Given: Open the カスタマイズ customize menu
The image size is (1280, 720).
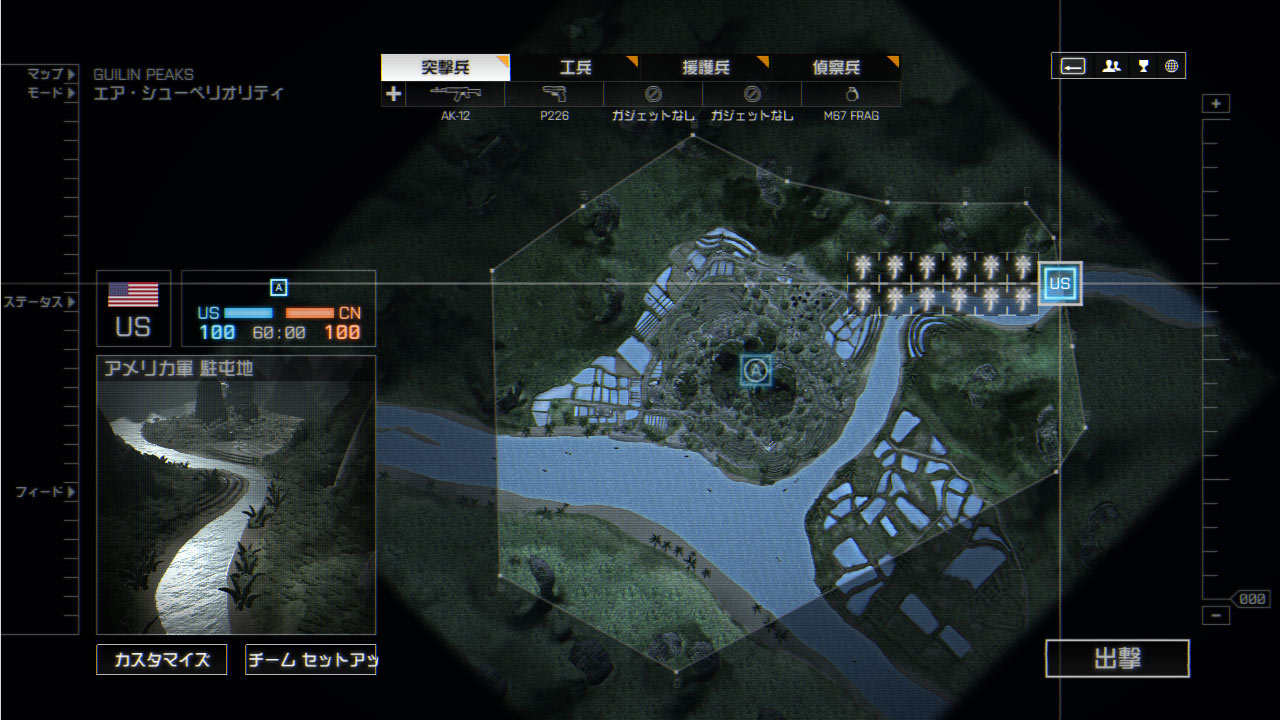Looking at the screenshot, I should [x=162, y=660].
